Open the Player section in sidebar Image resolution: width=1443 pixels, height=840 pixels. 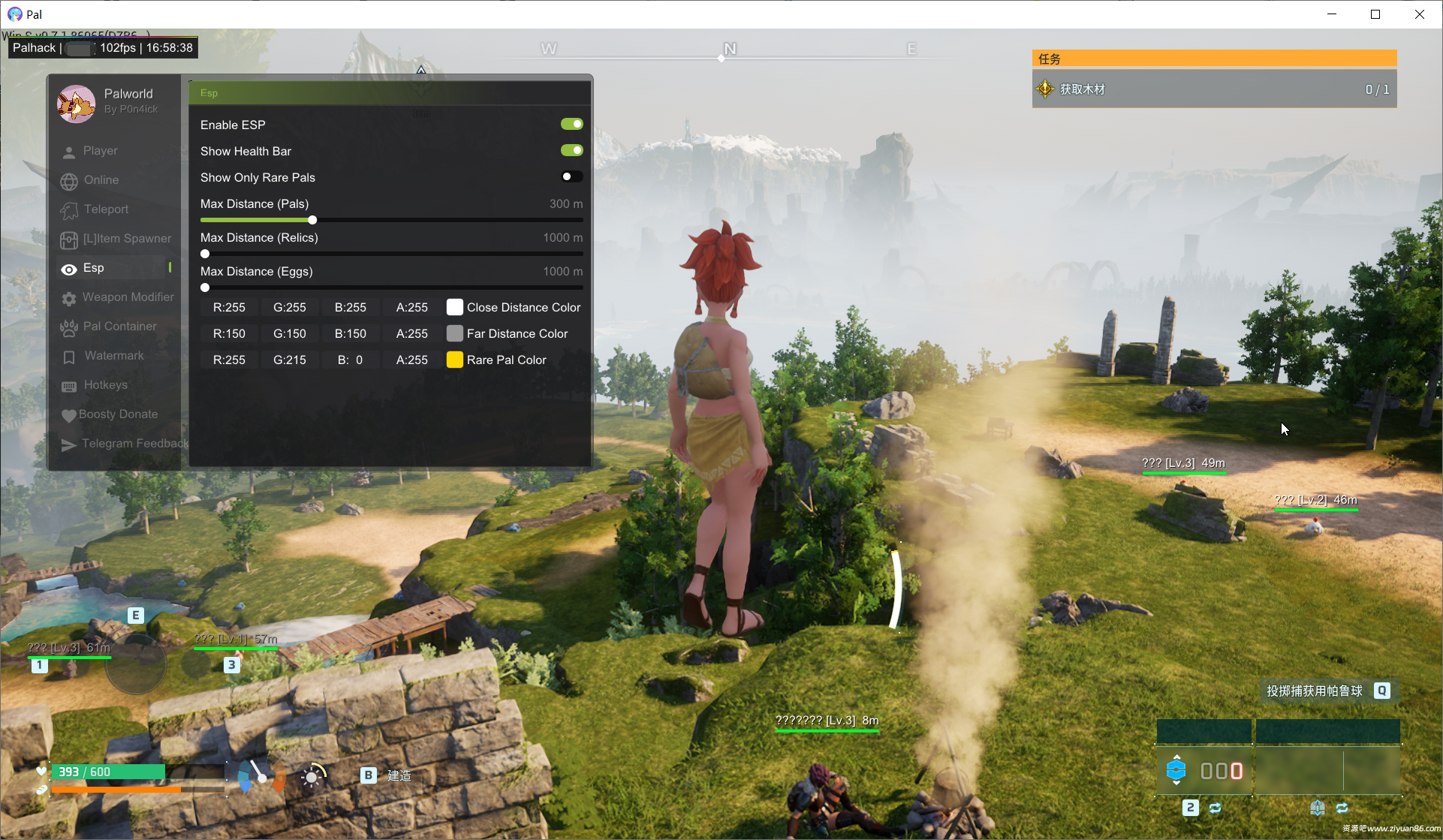coord(100,151)
